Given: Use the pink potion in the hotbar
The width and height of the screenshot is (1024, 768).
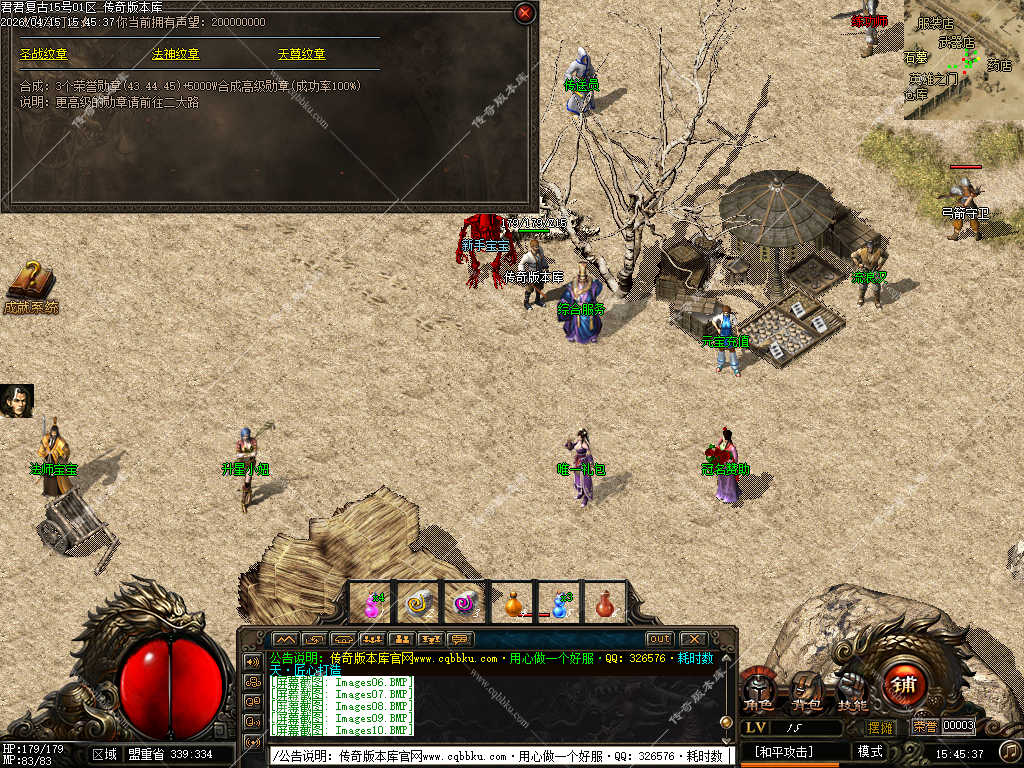Looking at the screenshot, I should coord(372,603).
